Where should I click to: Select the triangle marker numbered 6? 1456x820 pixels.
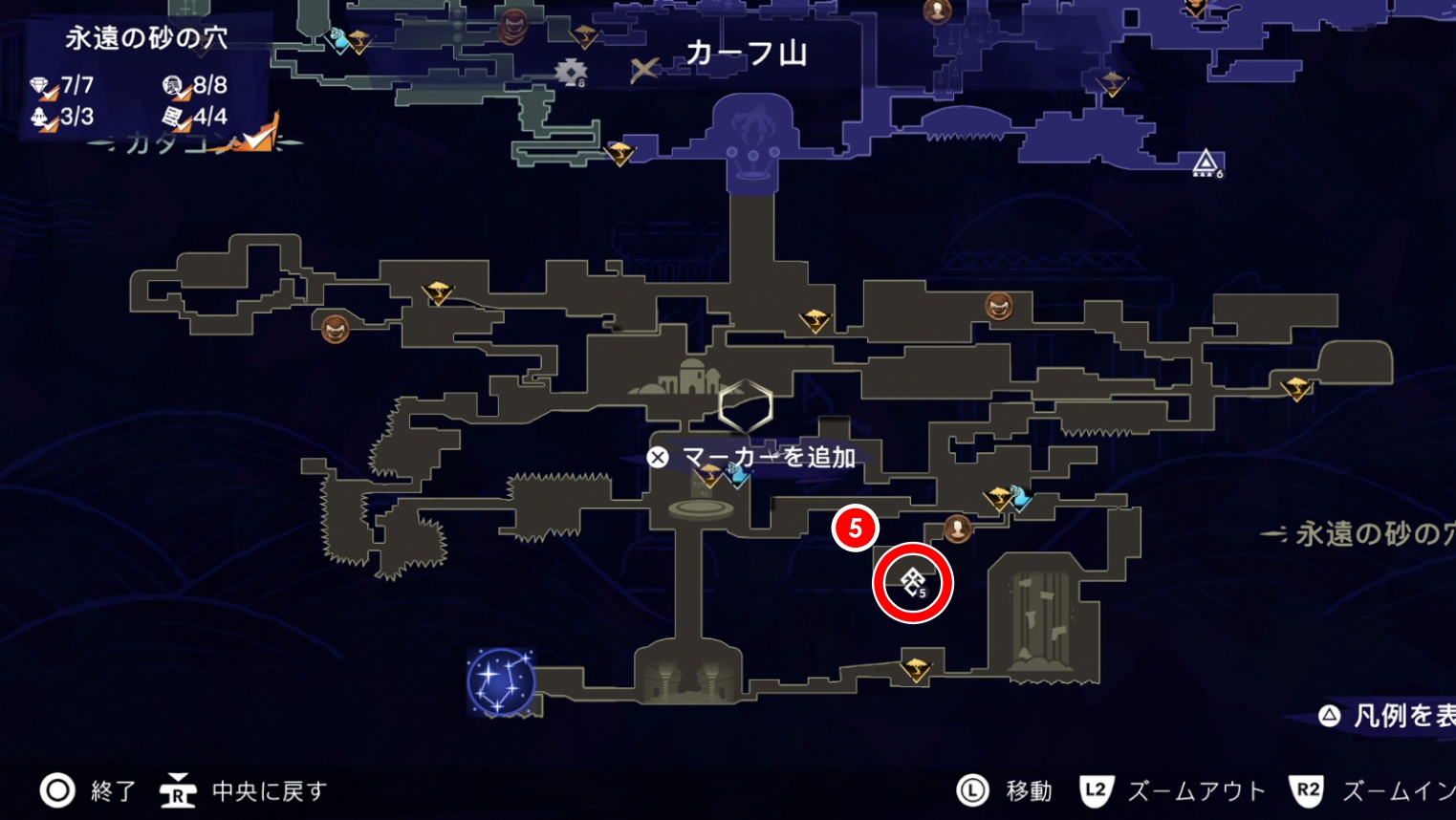coord(1205,162)
